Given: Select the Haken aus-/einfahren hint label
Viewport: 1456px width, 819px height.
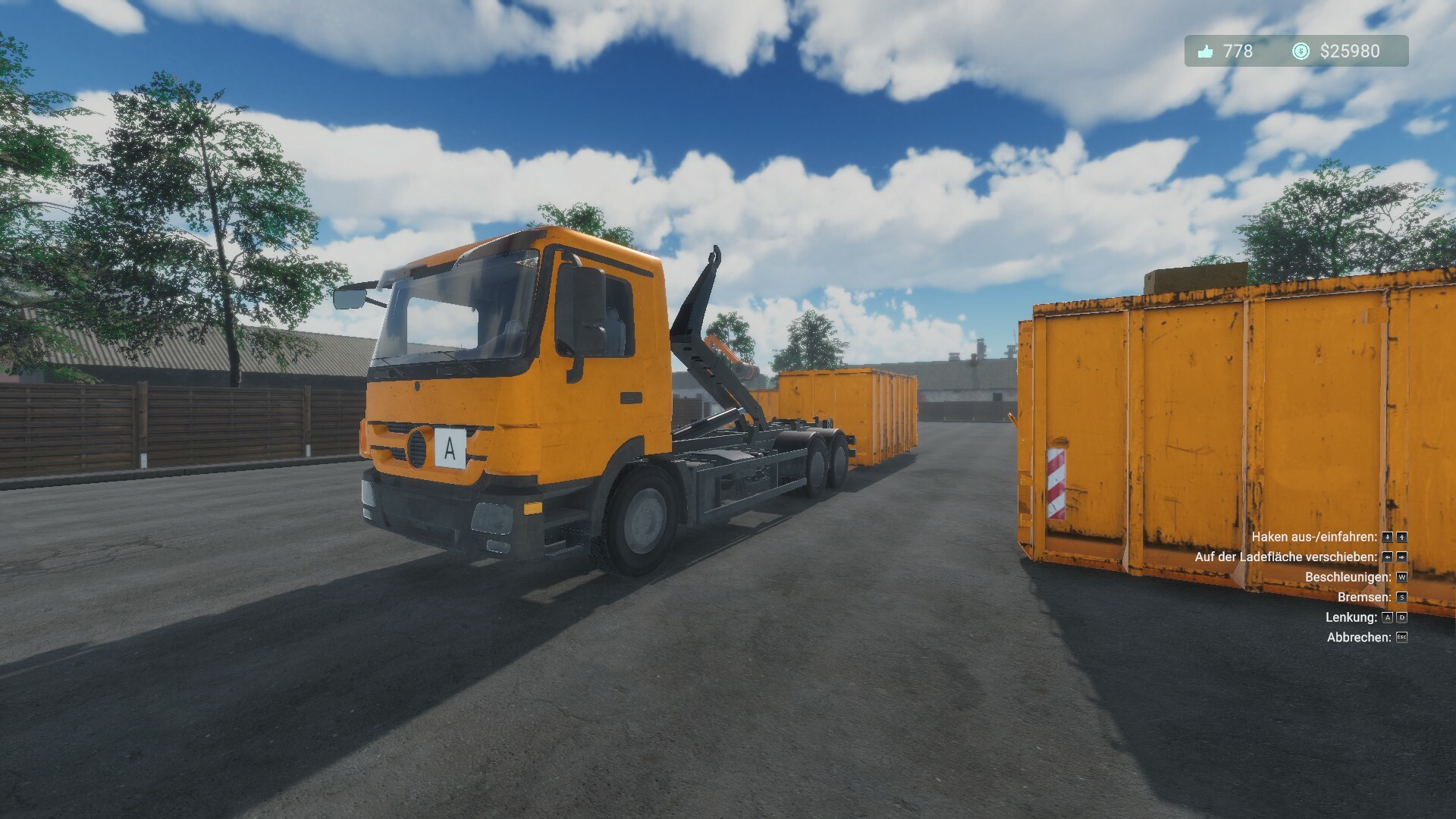Looking at the screenshot, I should click(1314, 537).
